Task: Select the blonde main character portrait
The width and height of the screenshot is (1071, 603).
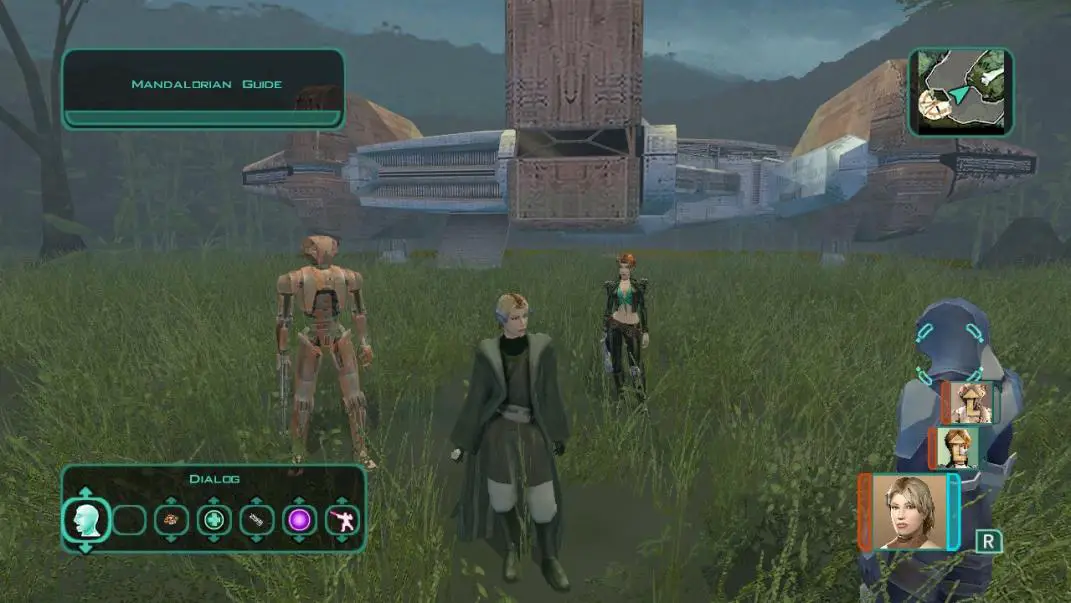Action: 909,512
